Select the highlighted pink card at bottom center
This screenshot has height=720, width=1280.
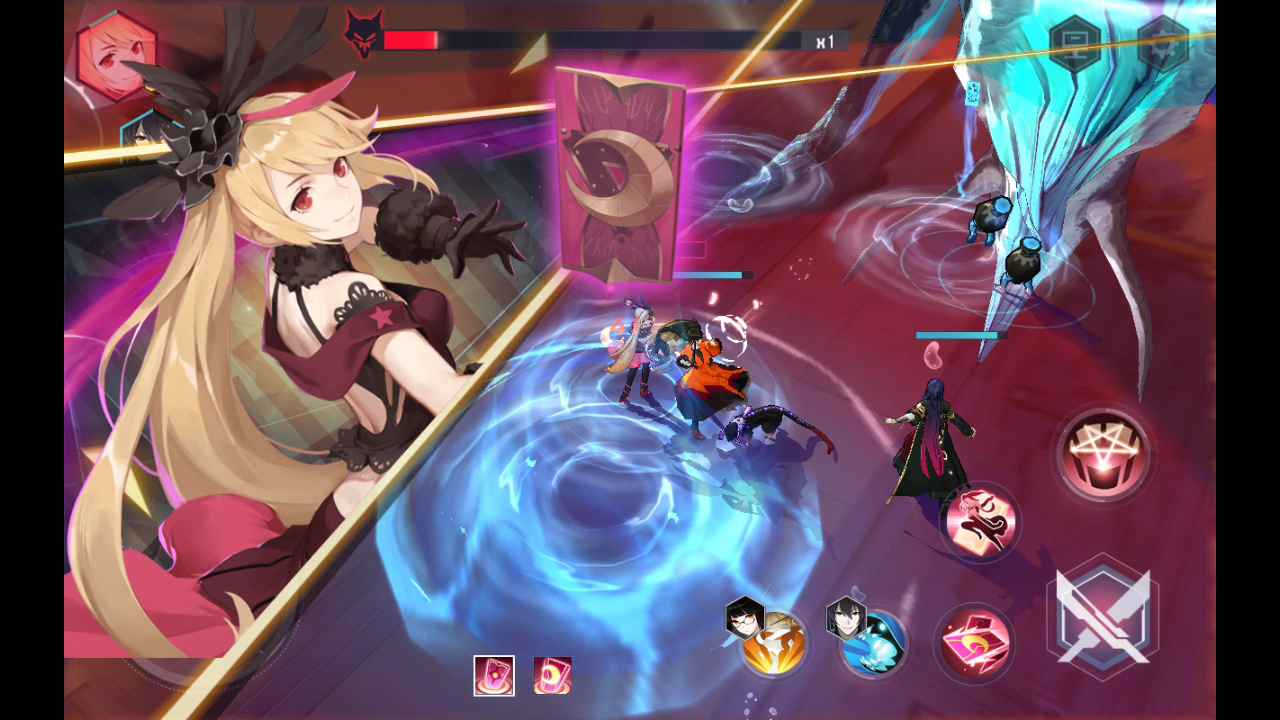point(493,677)
